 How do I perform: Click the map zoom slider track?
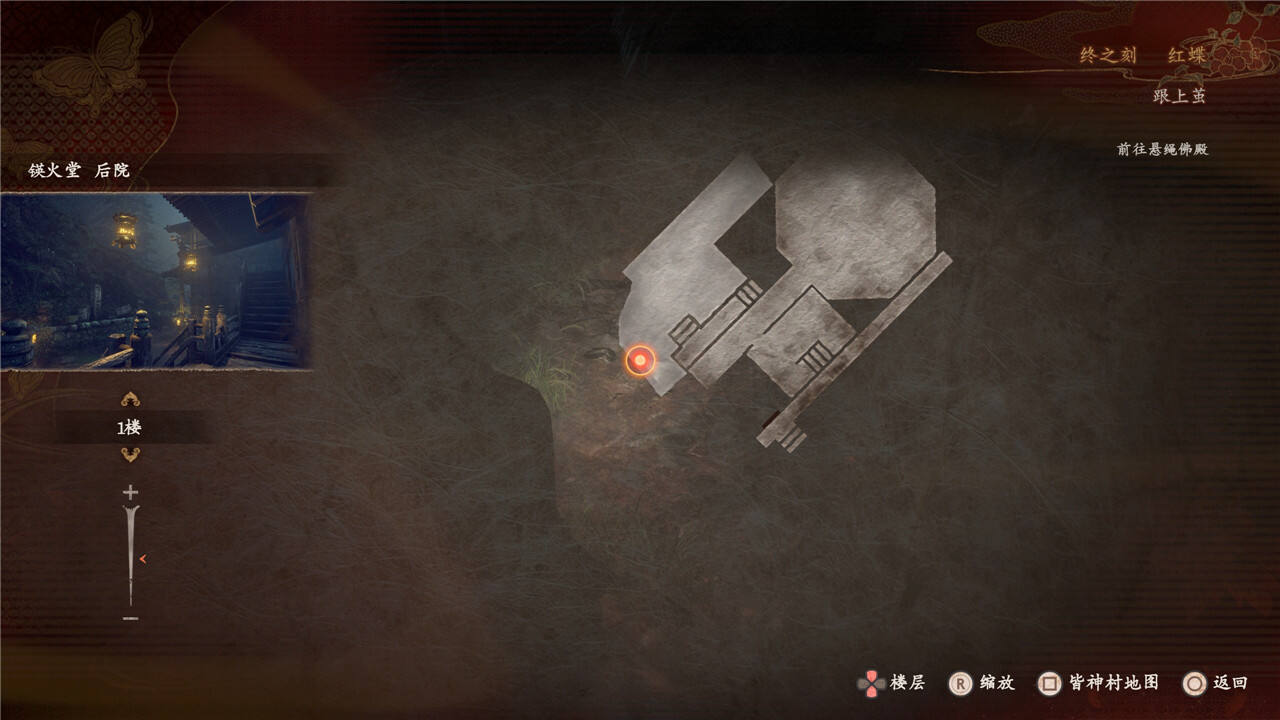click(130, 555)
